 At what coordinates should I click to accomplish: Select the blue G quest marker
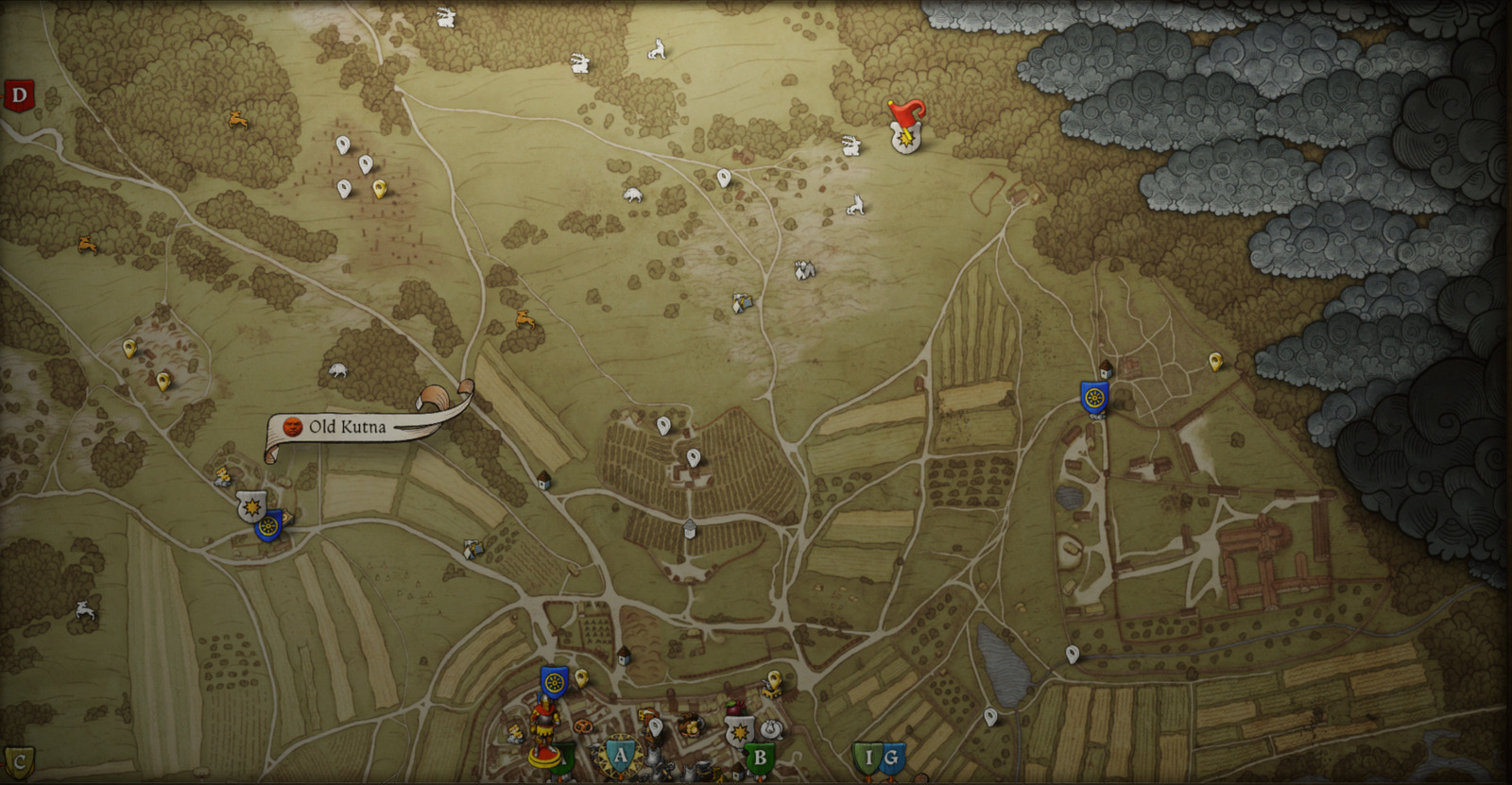click(891, 758)
